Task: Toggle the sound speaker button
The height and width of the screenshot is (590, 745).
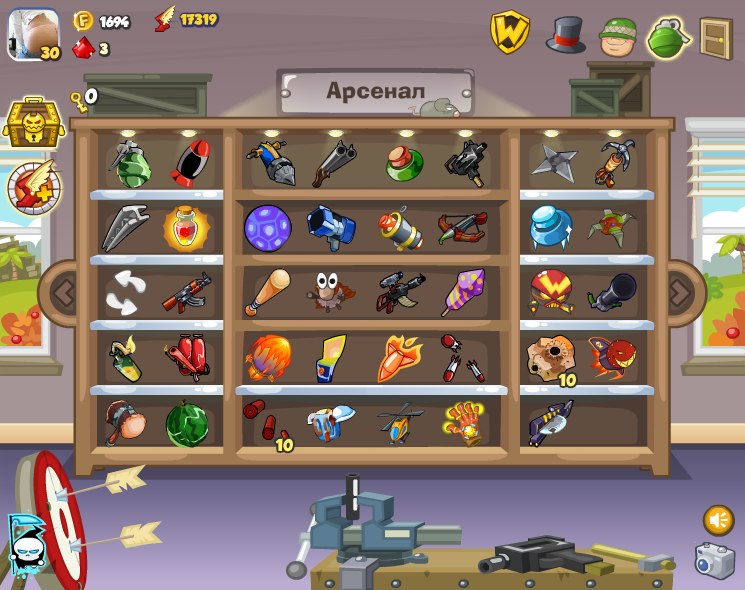Action: pos(718,519)
